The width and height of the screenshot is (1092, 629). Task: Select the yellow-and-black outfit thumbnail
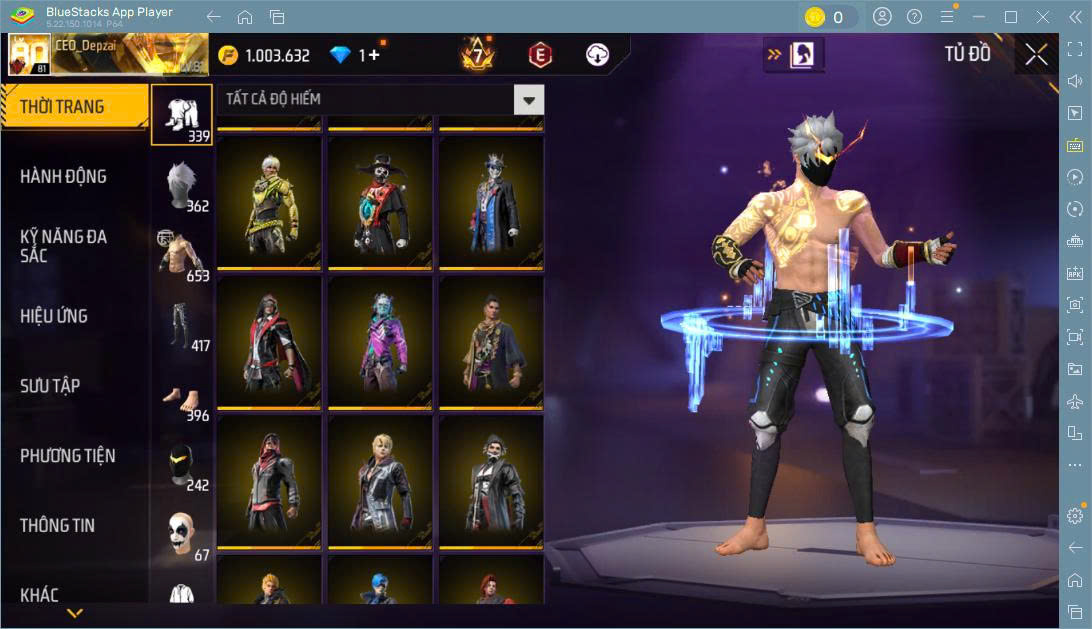pos(269,201)
